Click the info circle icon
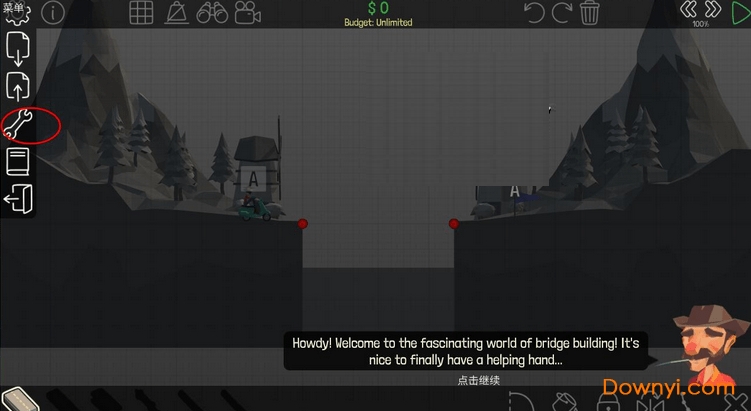The image size is (751, 411). (52, 12)
